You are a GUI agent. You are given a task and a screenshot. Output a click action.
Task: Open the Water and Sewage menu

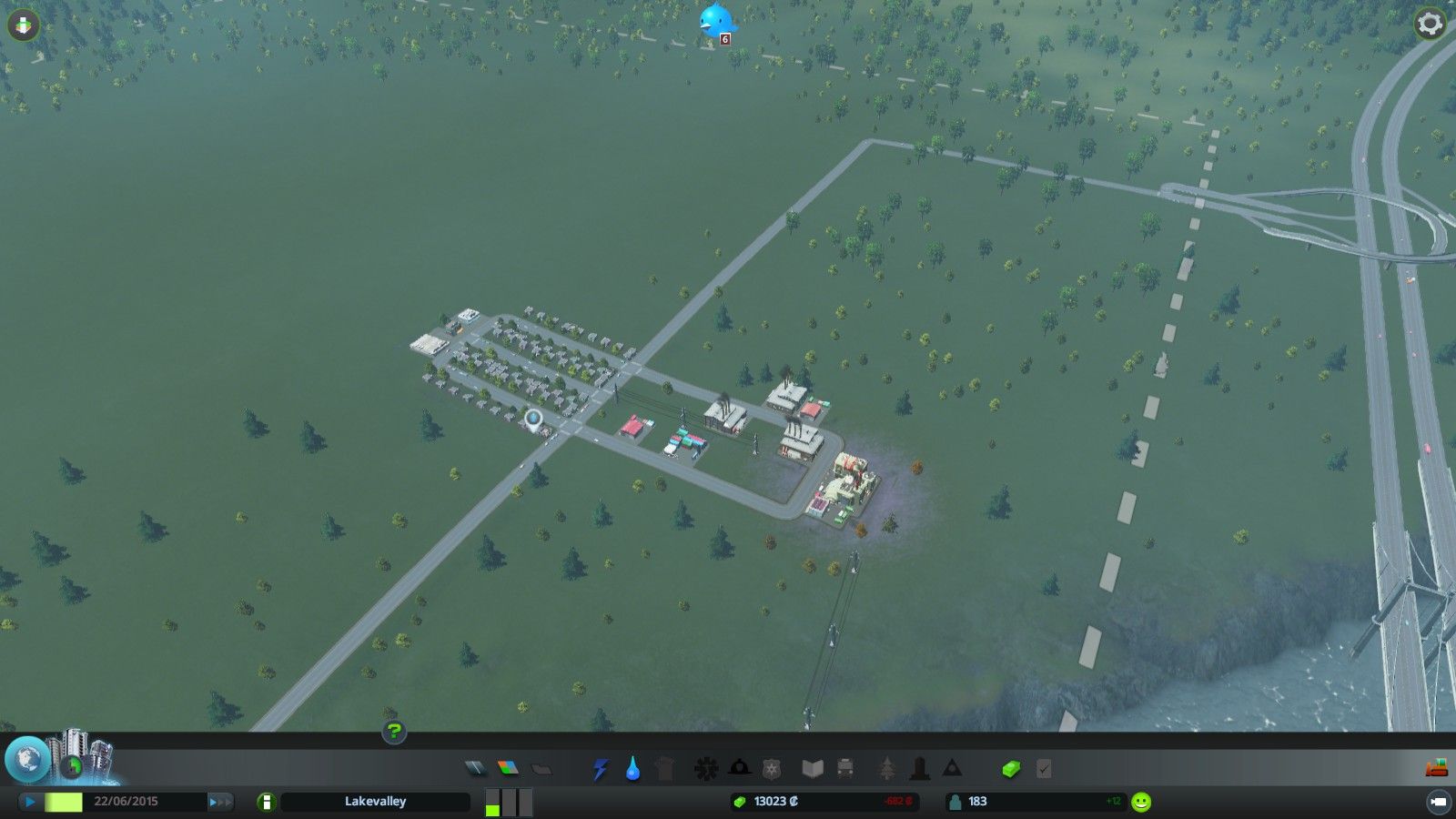pos(632,769)
